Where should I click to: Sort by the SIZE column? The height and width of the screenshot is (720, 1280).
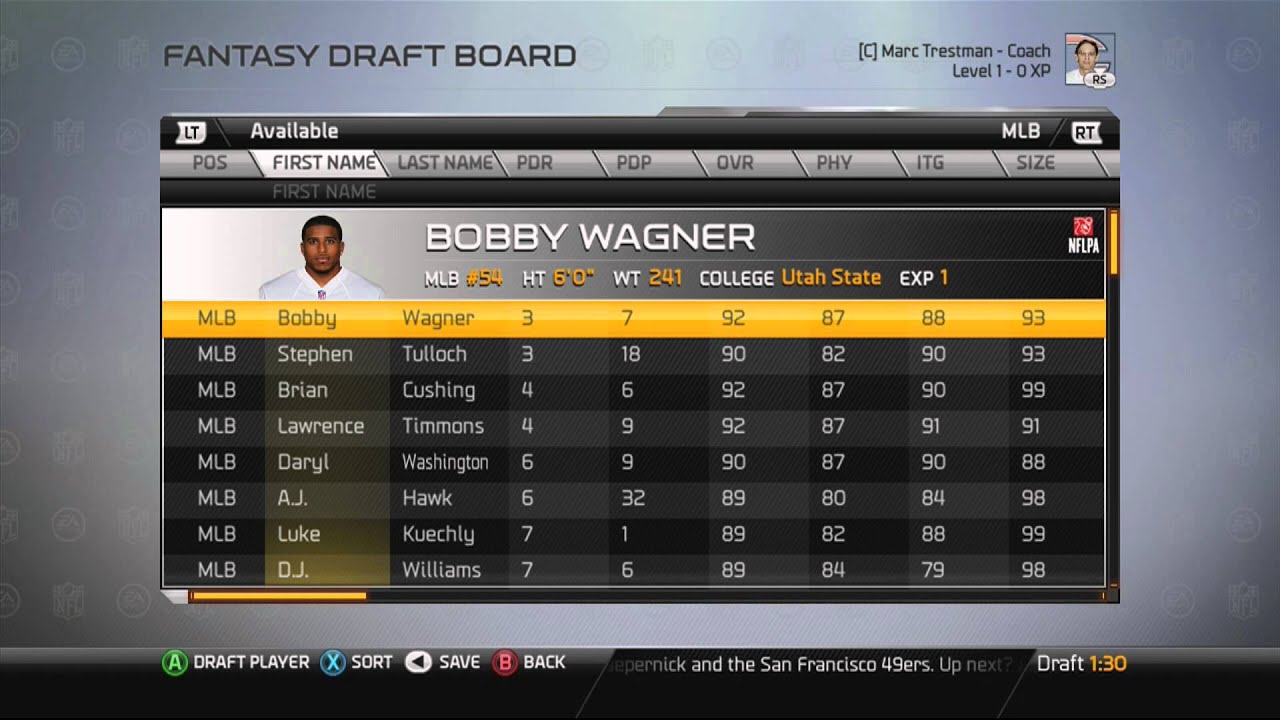click(1035, 163)
